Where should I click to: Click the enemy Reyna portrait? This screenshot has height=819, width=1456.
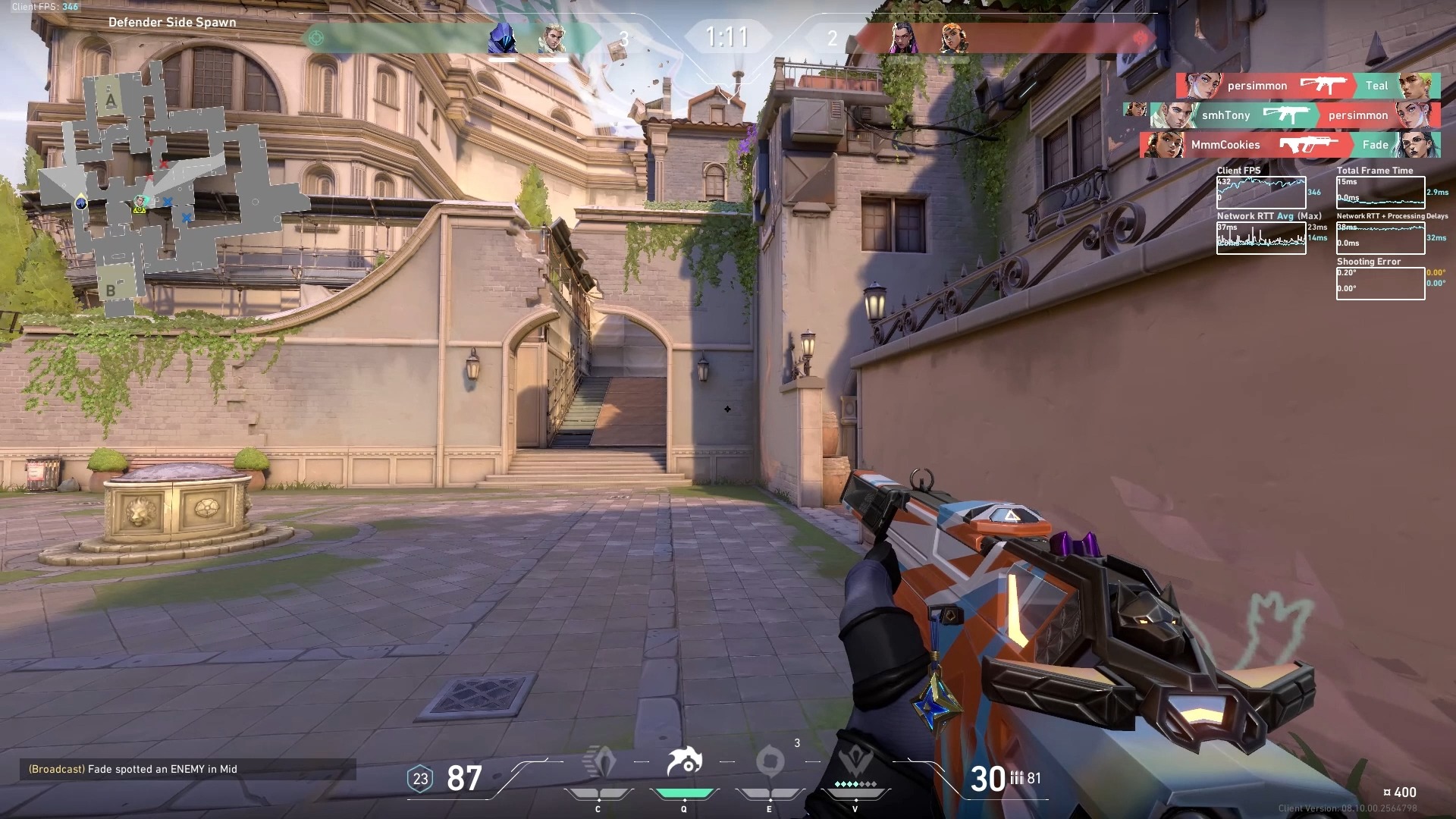click(x=903, y=38)
